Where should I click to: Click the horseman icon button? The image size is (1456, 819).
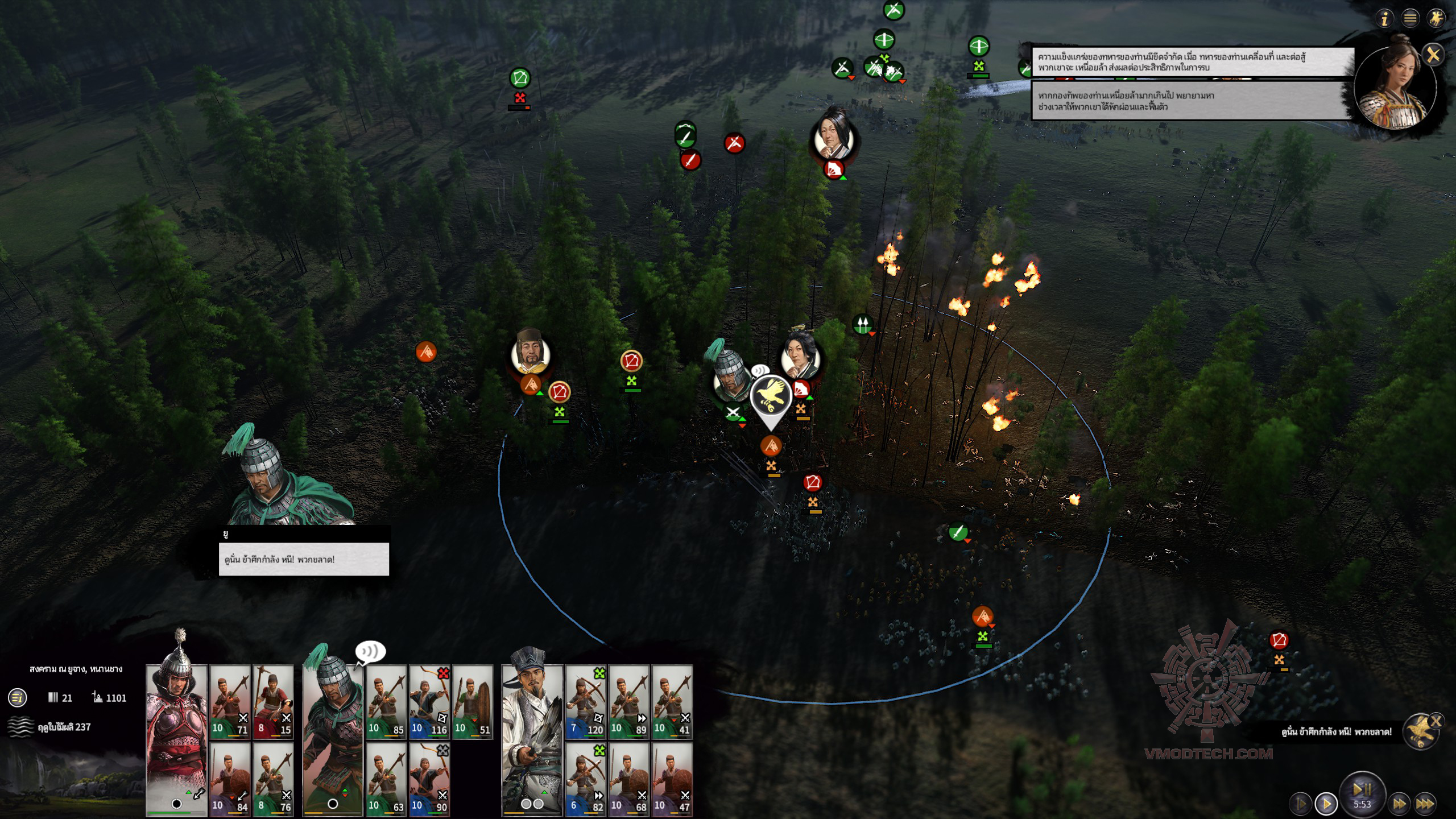1436,19
